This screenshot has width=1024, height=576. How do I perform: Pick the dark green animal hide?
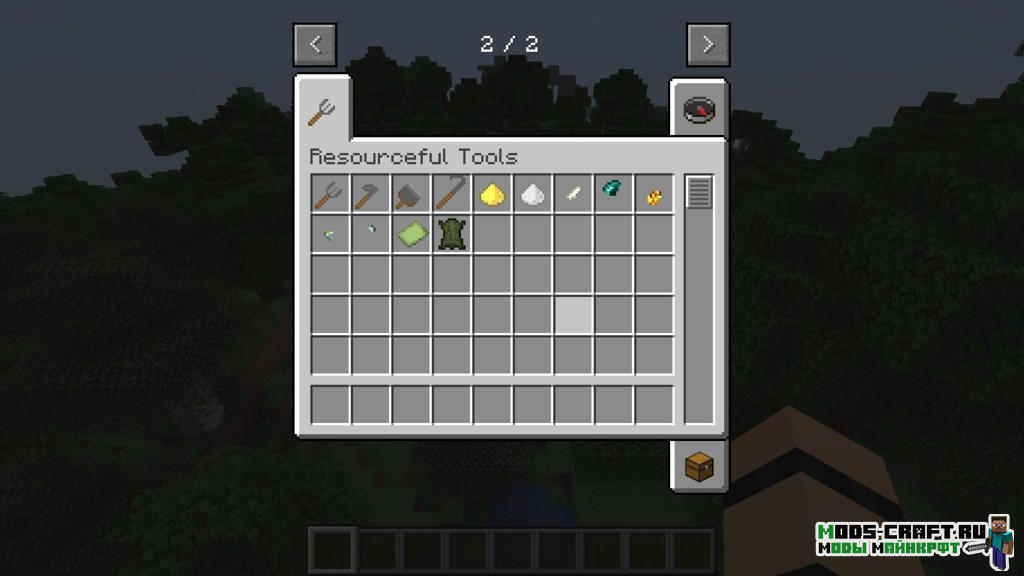(x=452, y=234)
